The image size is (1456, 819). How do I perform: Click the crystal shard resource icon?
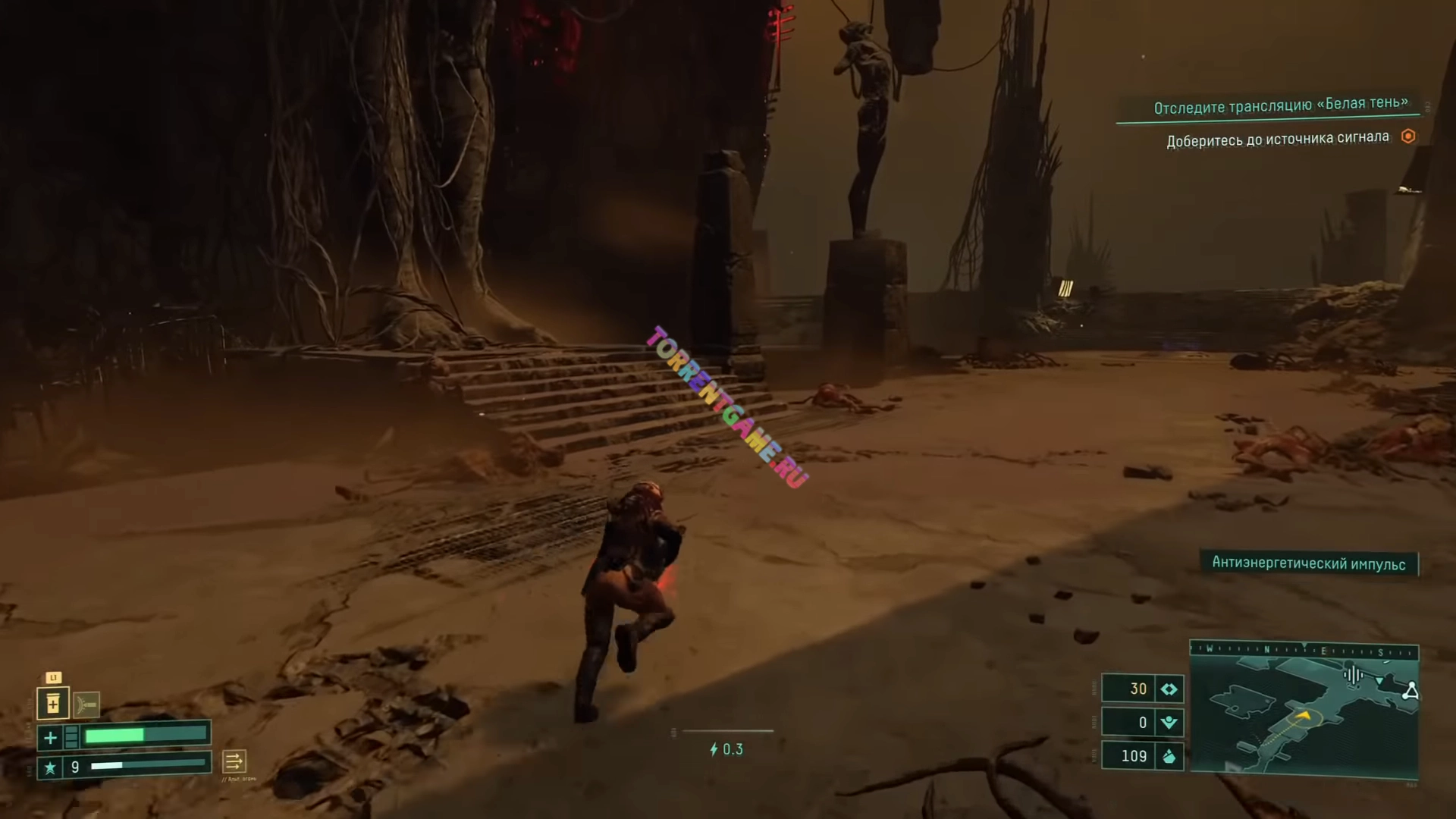coord(1169,756)
